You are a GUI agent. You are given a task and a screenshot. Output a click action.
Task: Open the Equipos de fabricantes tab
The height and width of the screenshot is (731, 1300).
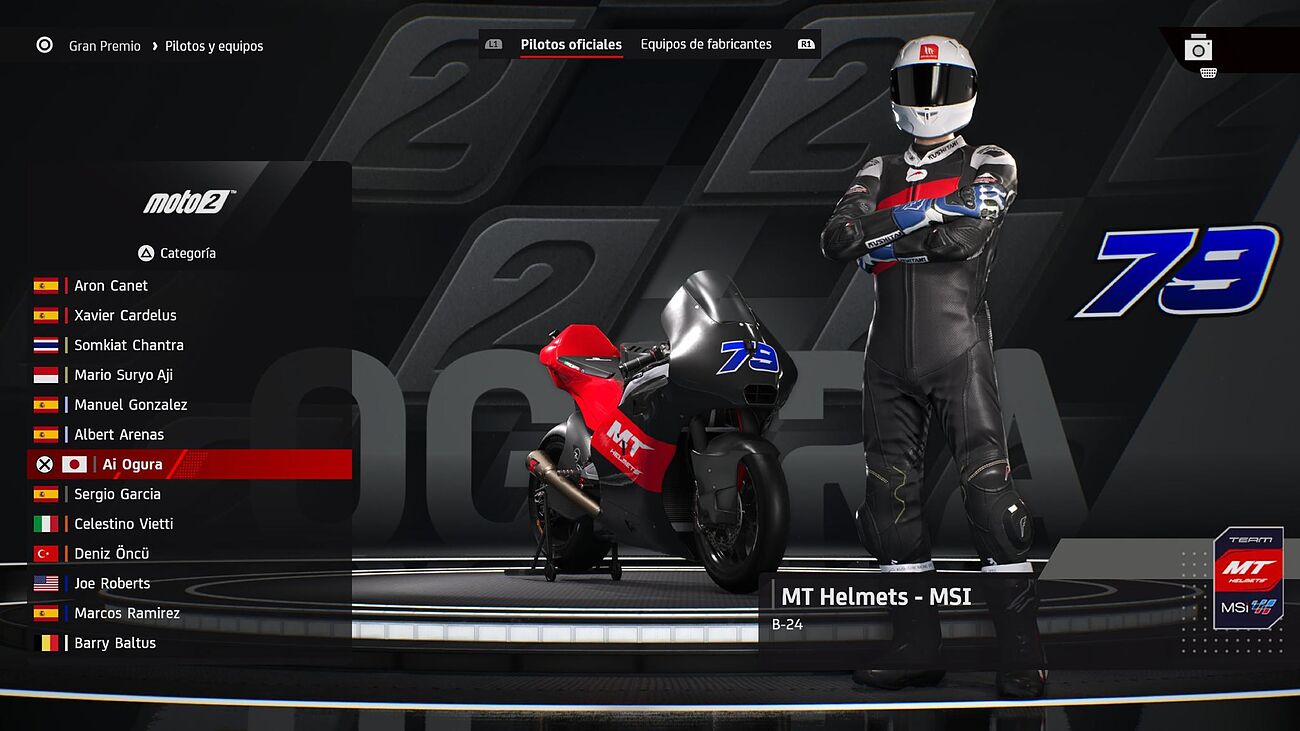click(706, 44)
